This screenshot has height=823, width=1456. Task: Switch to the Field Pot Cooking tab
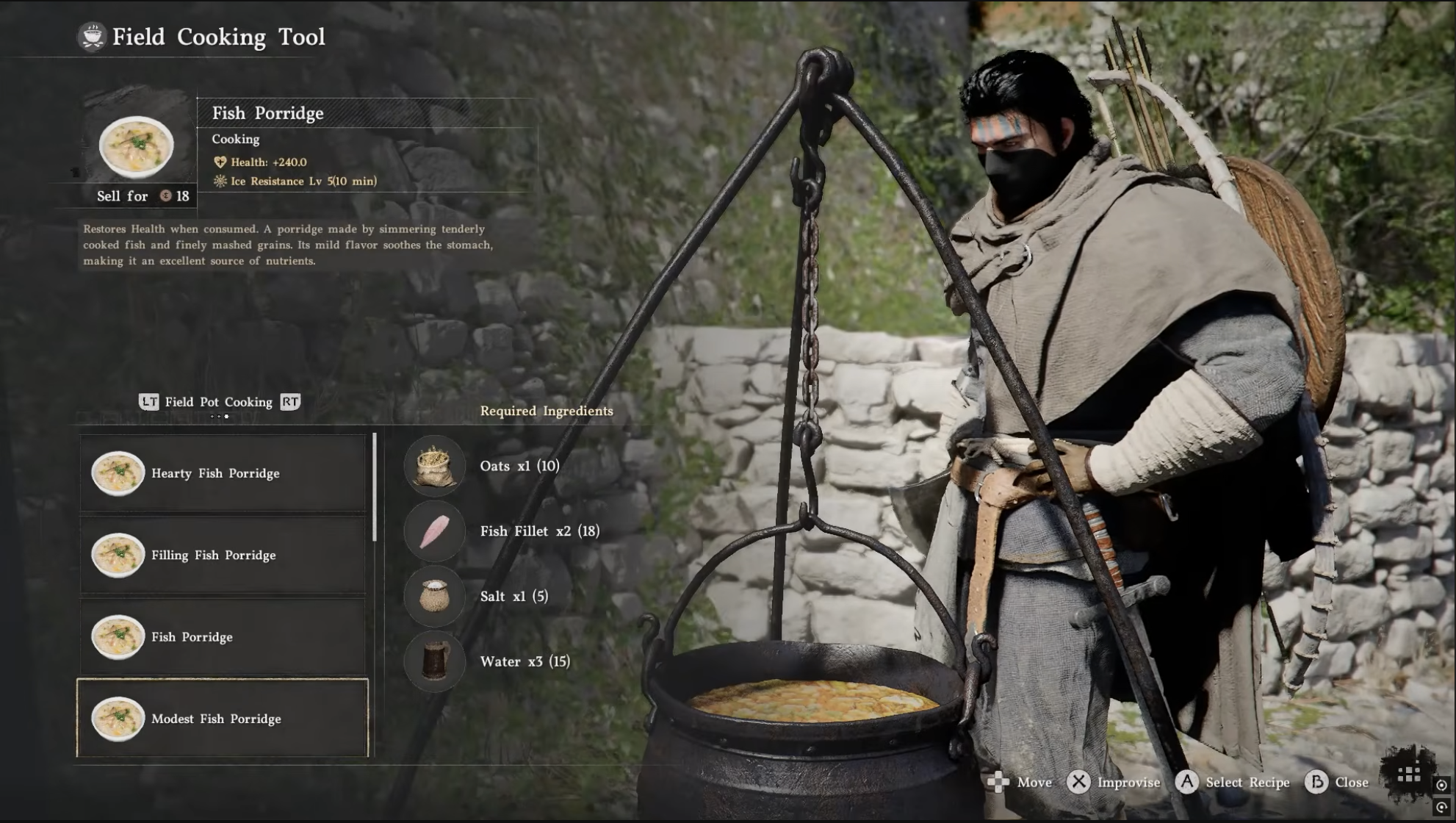point(218,402)
